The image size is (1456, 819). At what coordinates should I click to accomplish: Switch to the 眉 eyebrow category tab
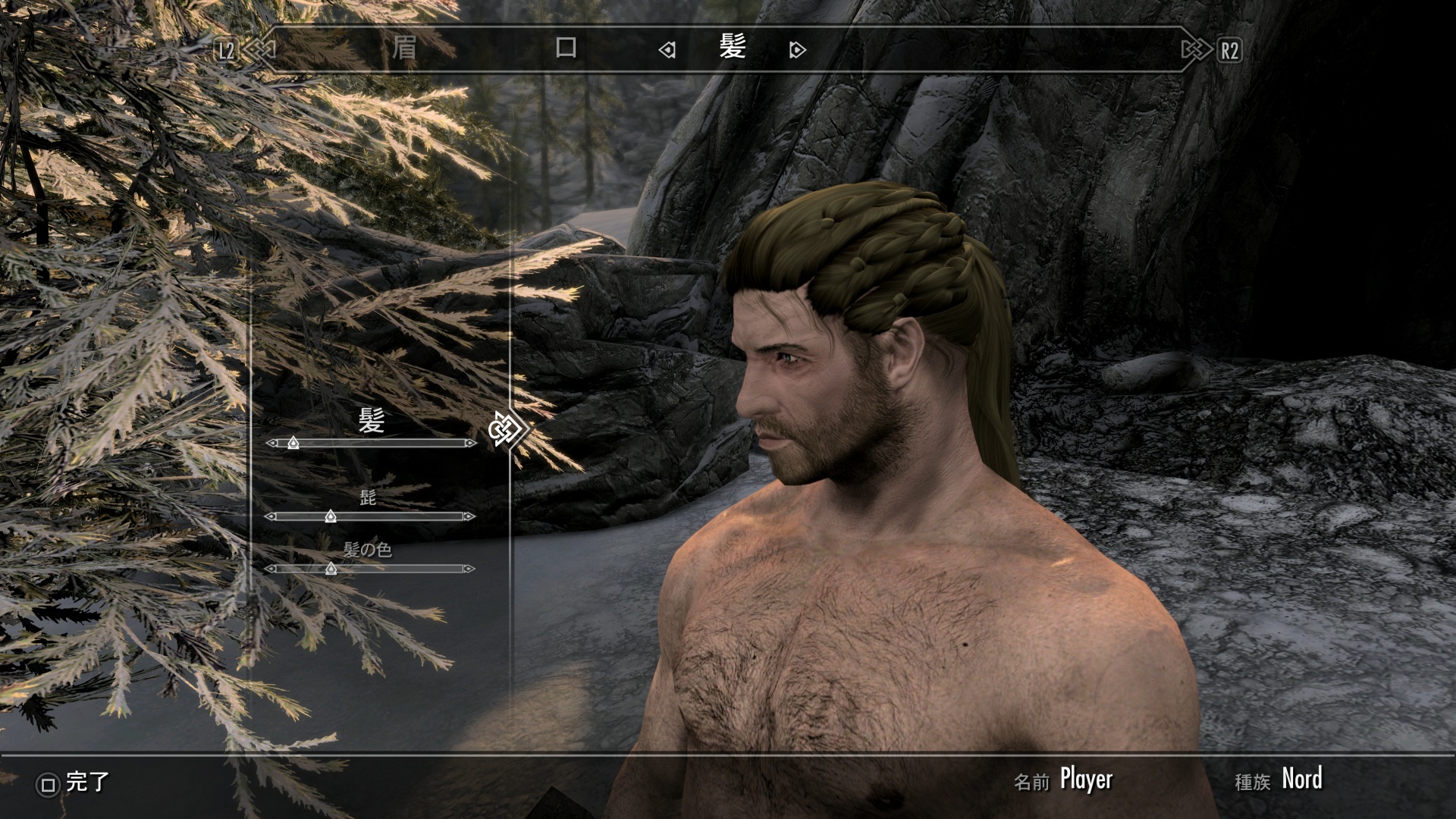pos(404,49)
